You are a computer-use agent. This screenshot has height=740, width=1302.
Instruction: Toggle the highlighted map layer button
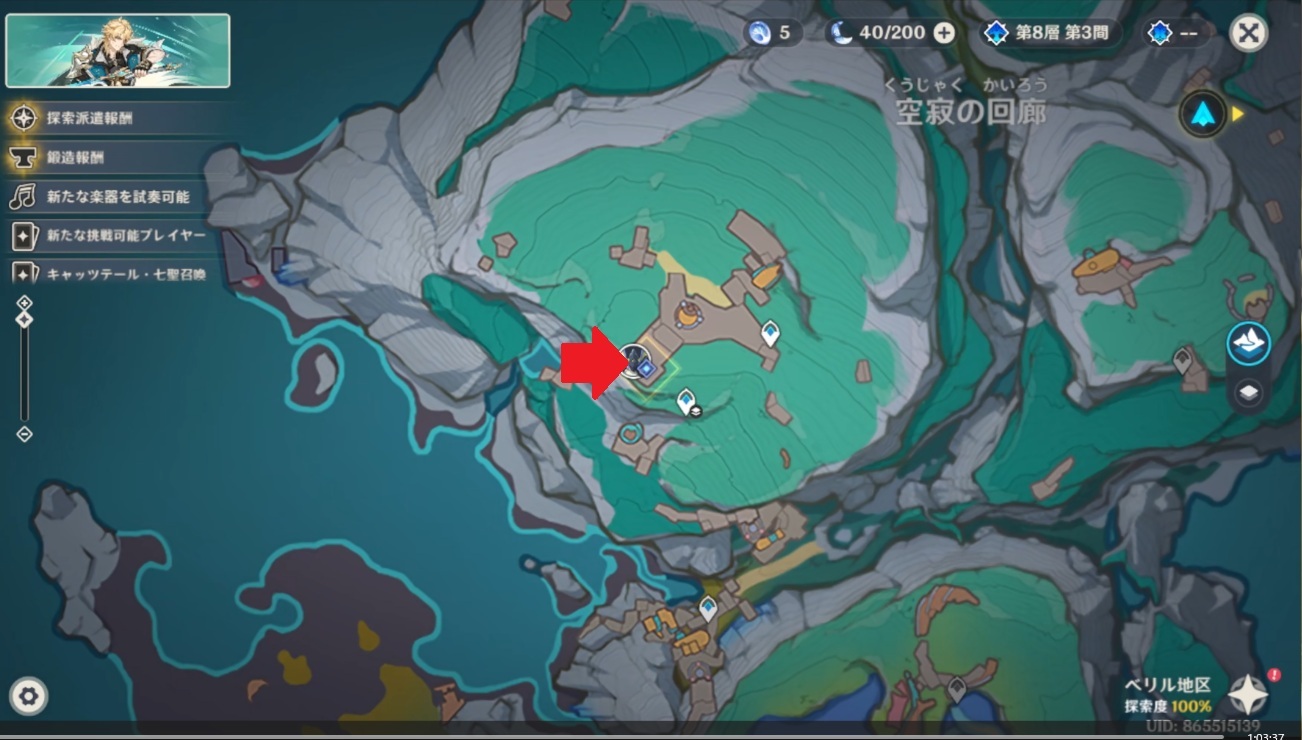1248,344
